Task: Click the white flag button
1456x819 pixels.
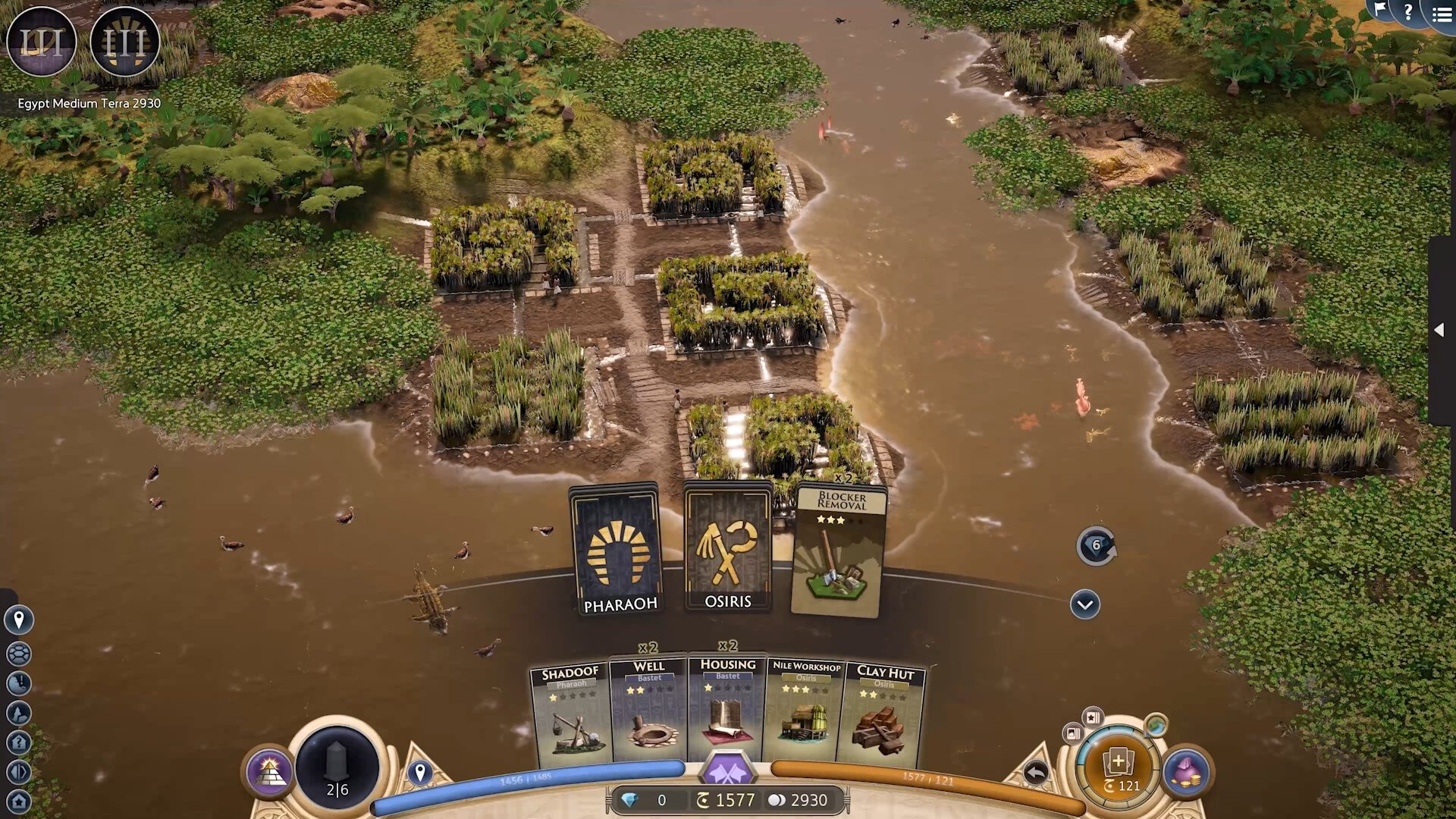Action: click(x=1380, y=9)
